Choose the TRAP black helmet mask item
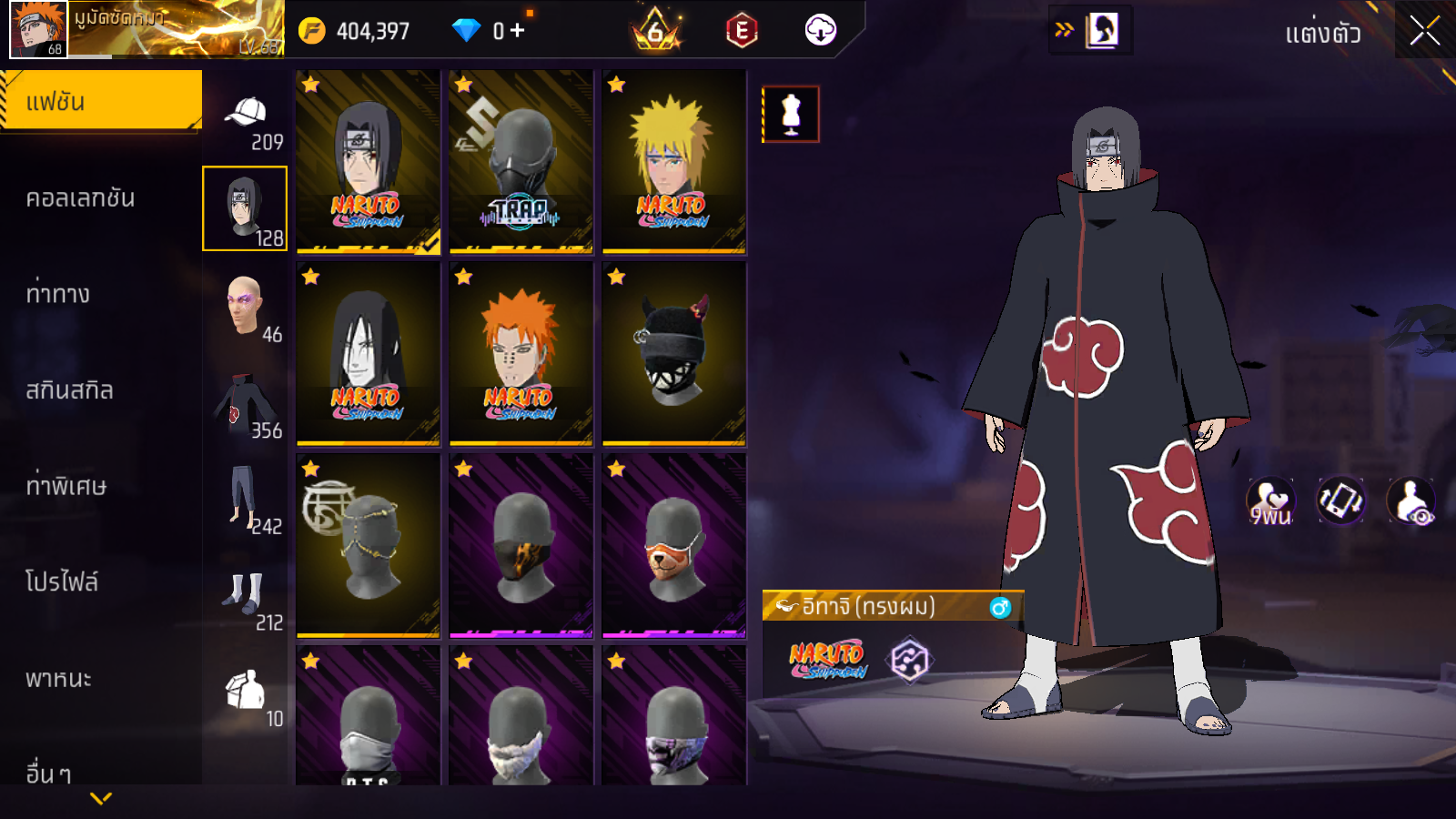 (x=521, y=161)
